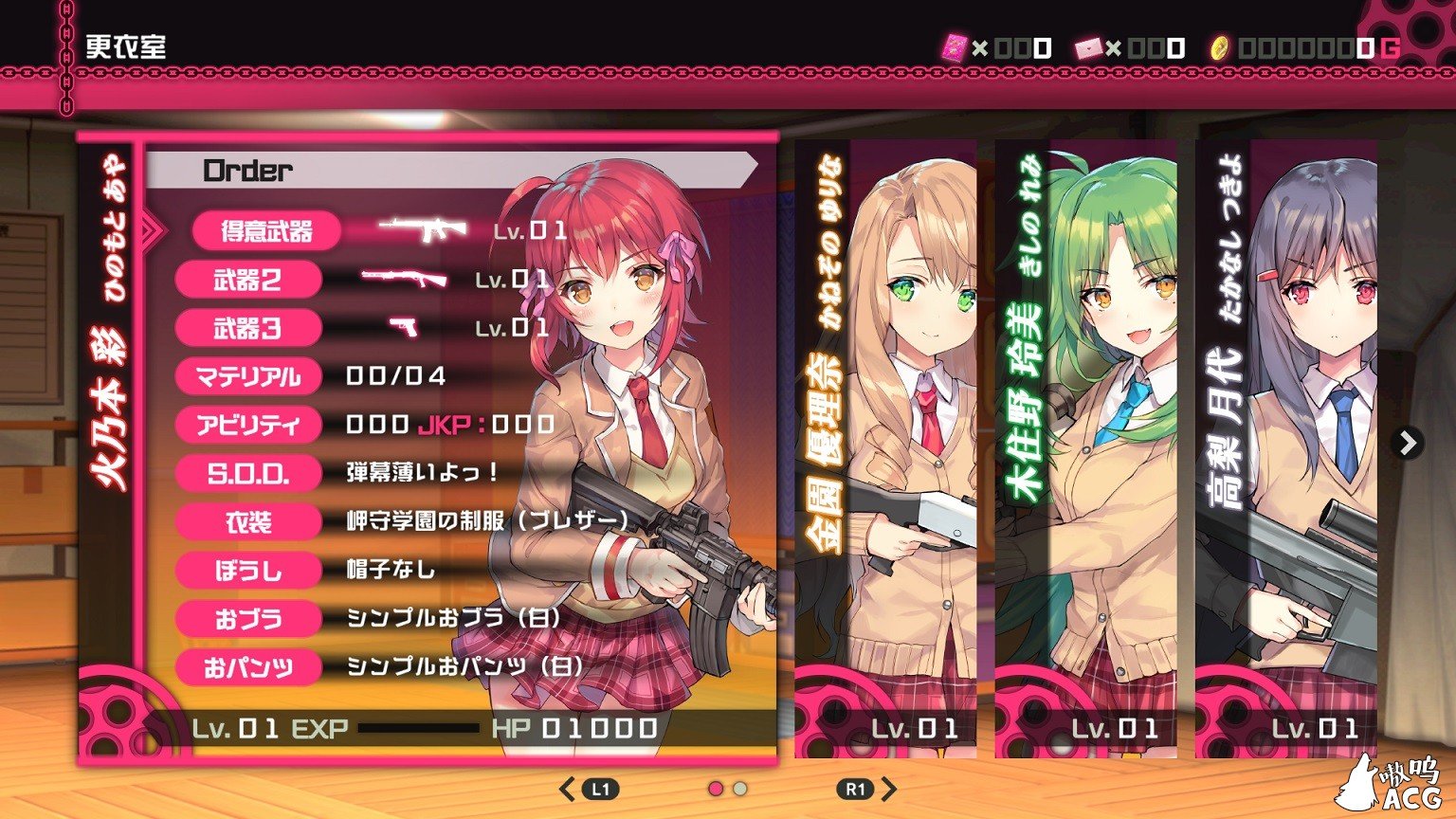
Task: Select the 金園優理奈 character portrait
Action: point(885,446)
